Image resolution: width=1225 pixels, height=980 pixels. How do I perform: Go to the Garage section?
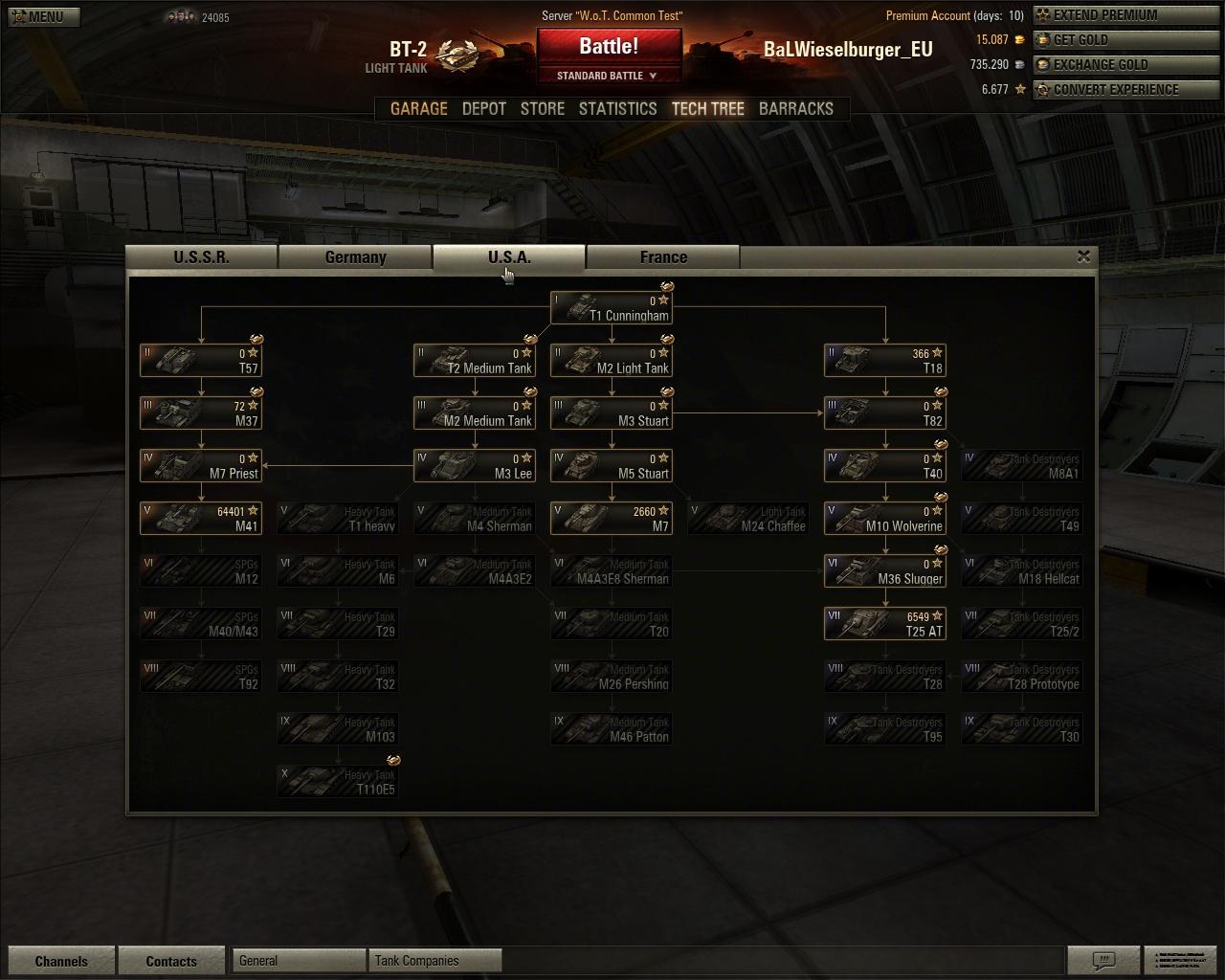[418, 109]
